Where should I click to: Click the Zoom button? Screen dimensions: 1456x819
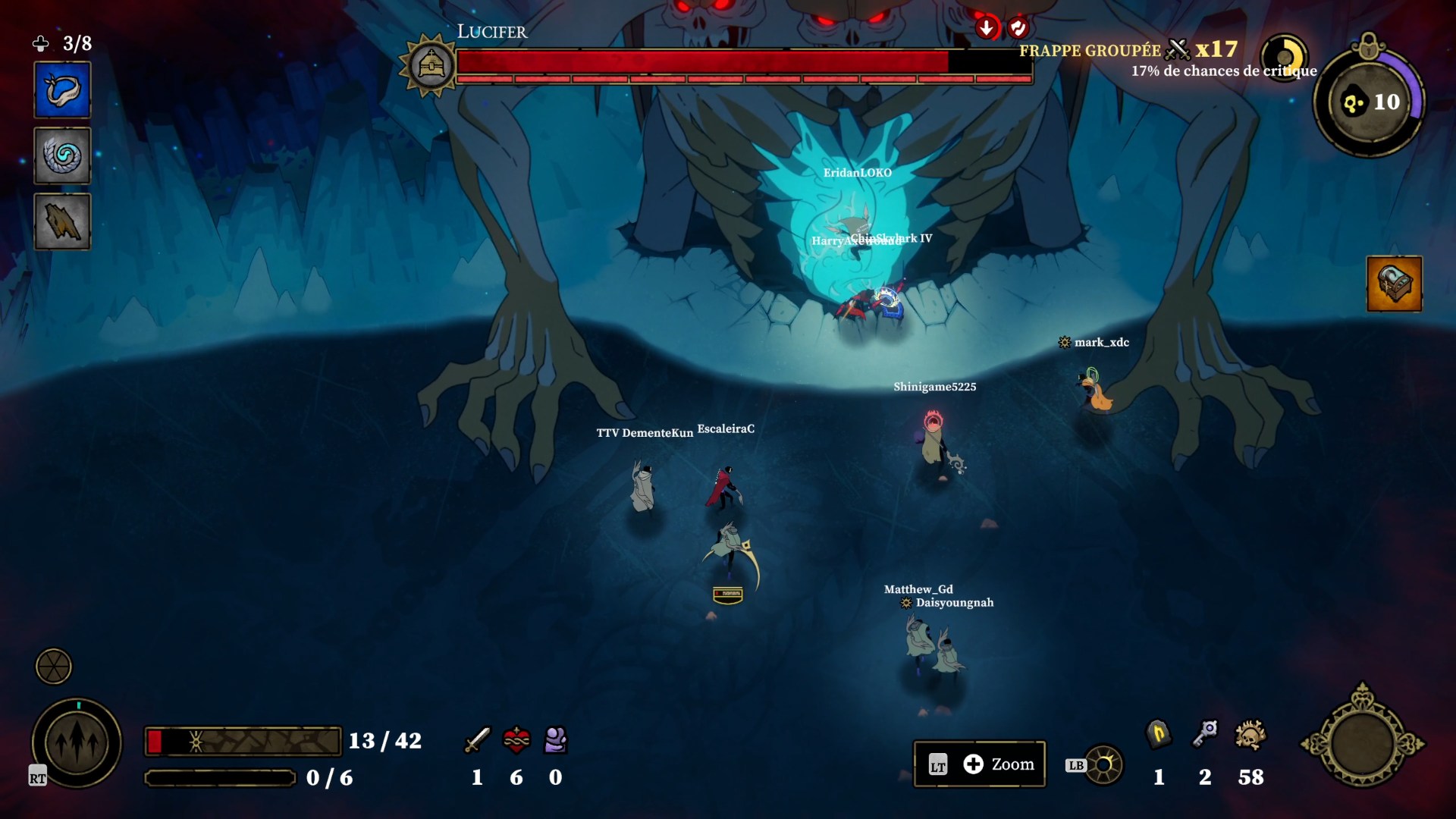980,764
